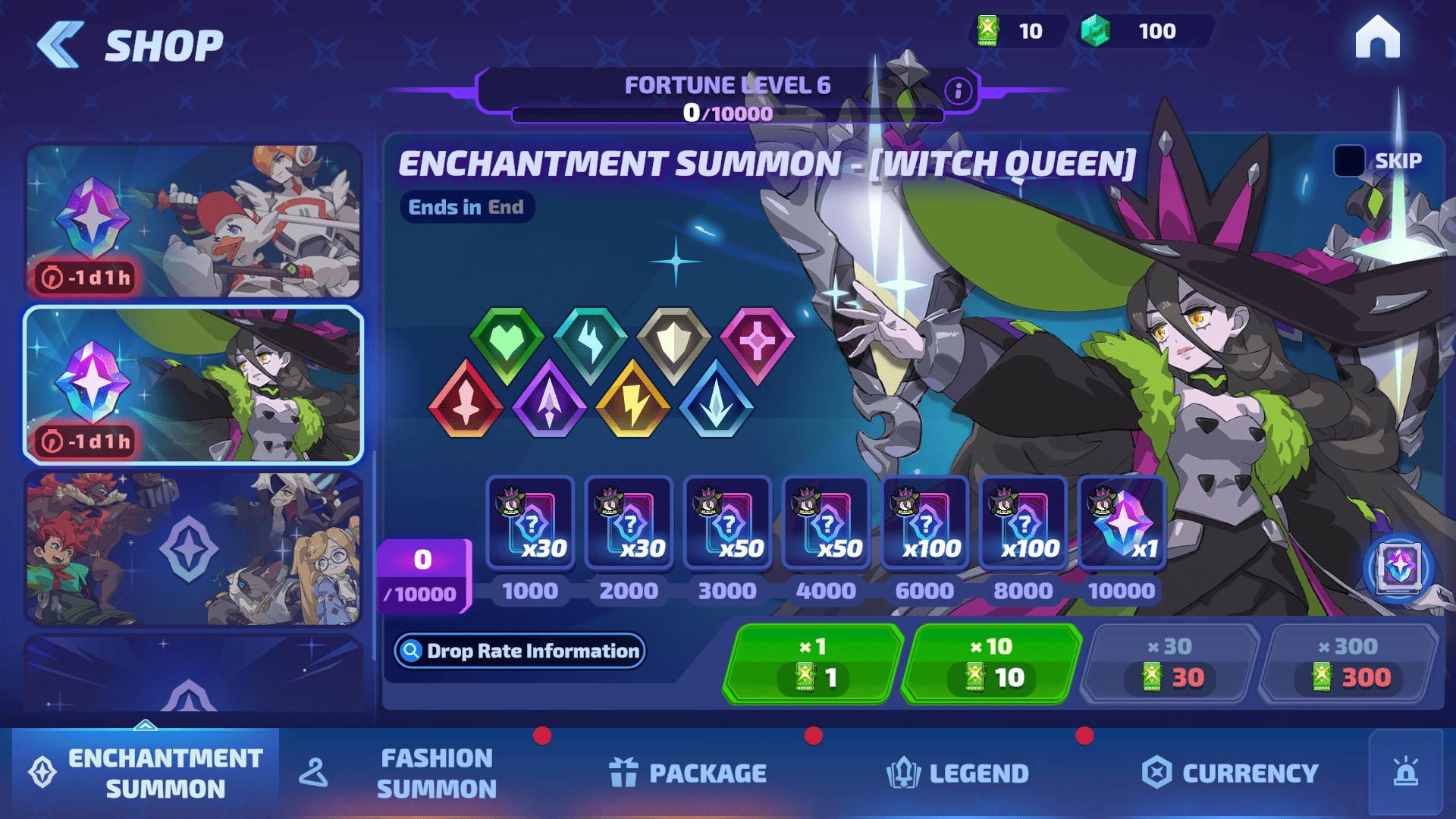
Task: Open the Package tab
Action: click(688, 773)
